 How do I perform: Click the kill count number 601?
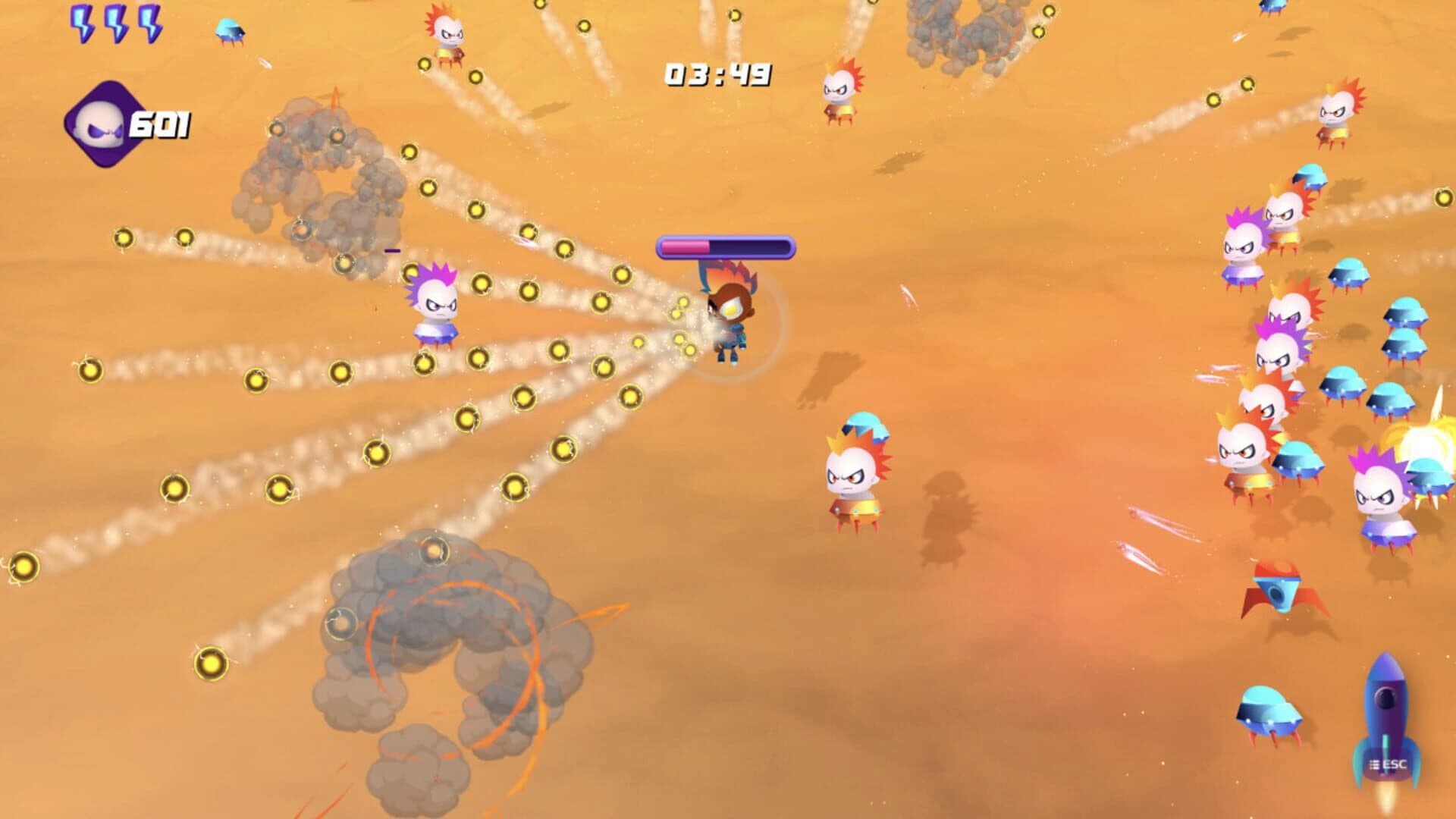(x=158, y=123)
